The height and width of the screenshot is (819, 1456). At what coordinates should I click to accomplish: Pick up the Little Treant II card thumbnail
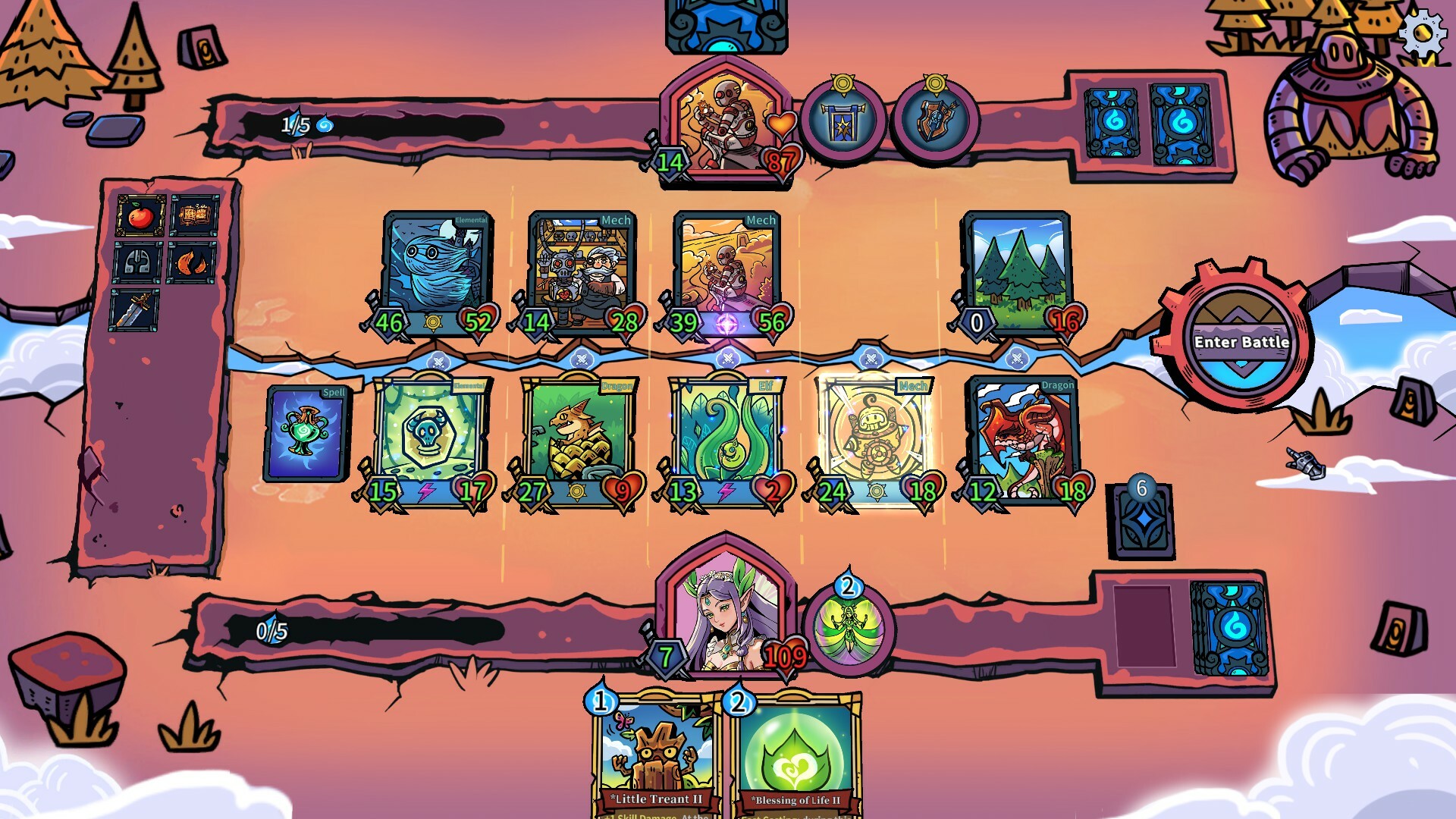click(652, 751)
